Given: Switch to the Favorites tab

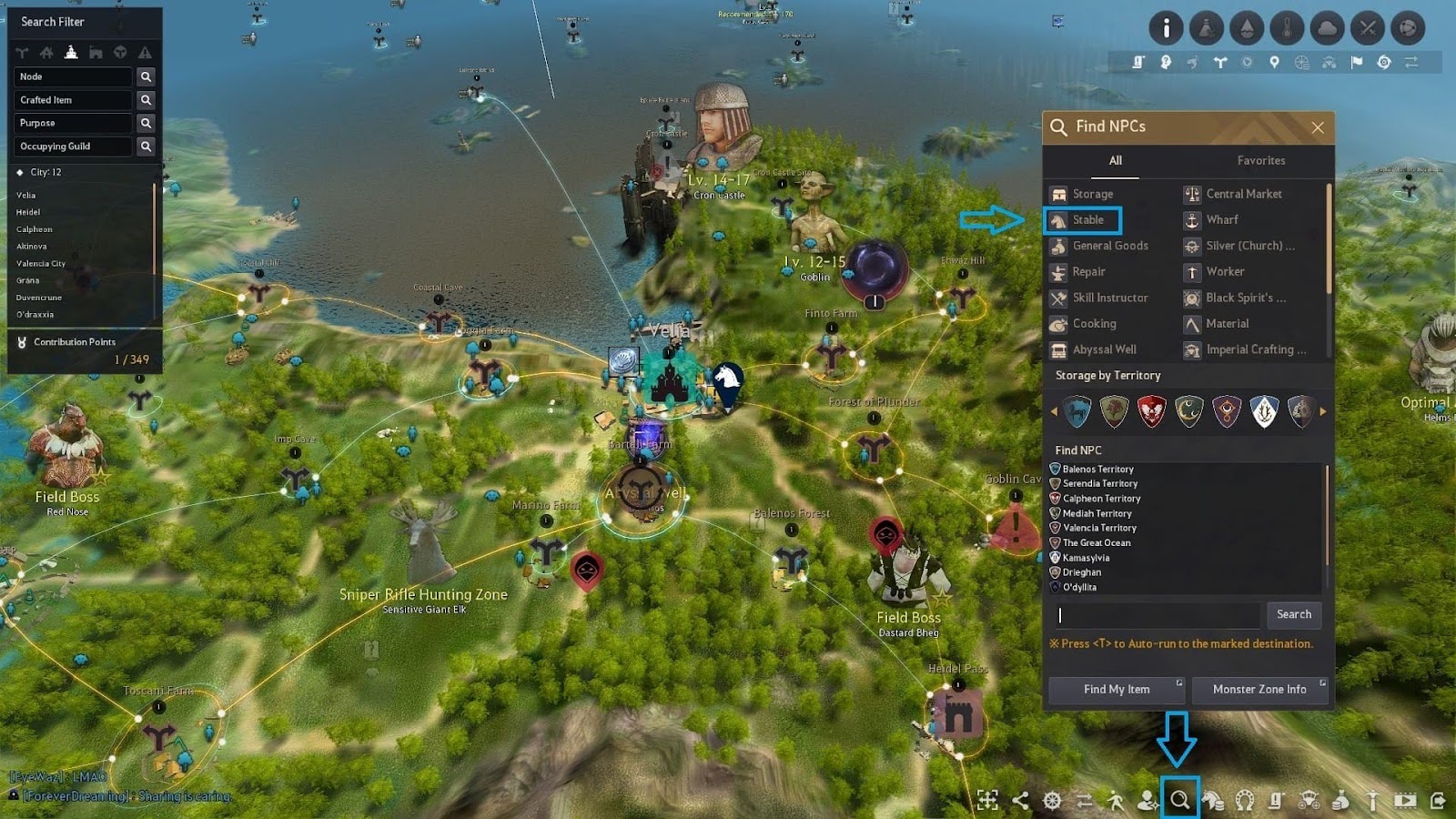Looking at the screenshot, I should (1259, 160).
